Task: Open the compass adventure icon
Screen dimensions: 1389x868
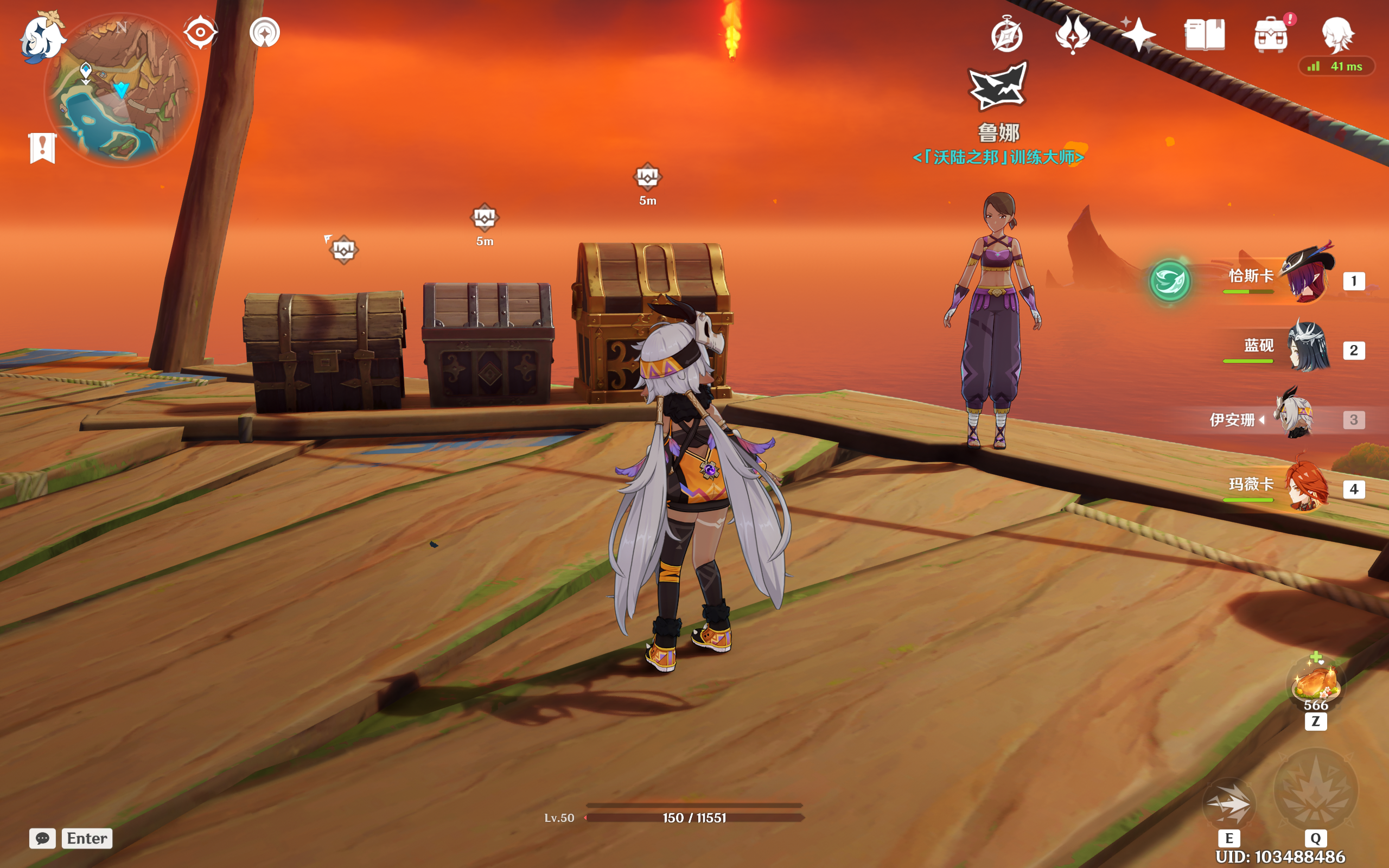Action: tap(1006, 36)
